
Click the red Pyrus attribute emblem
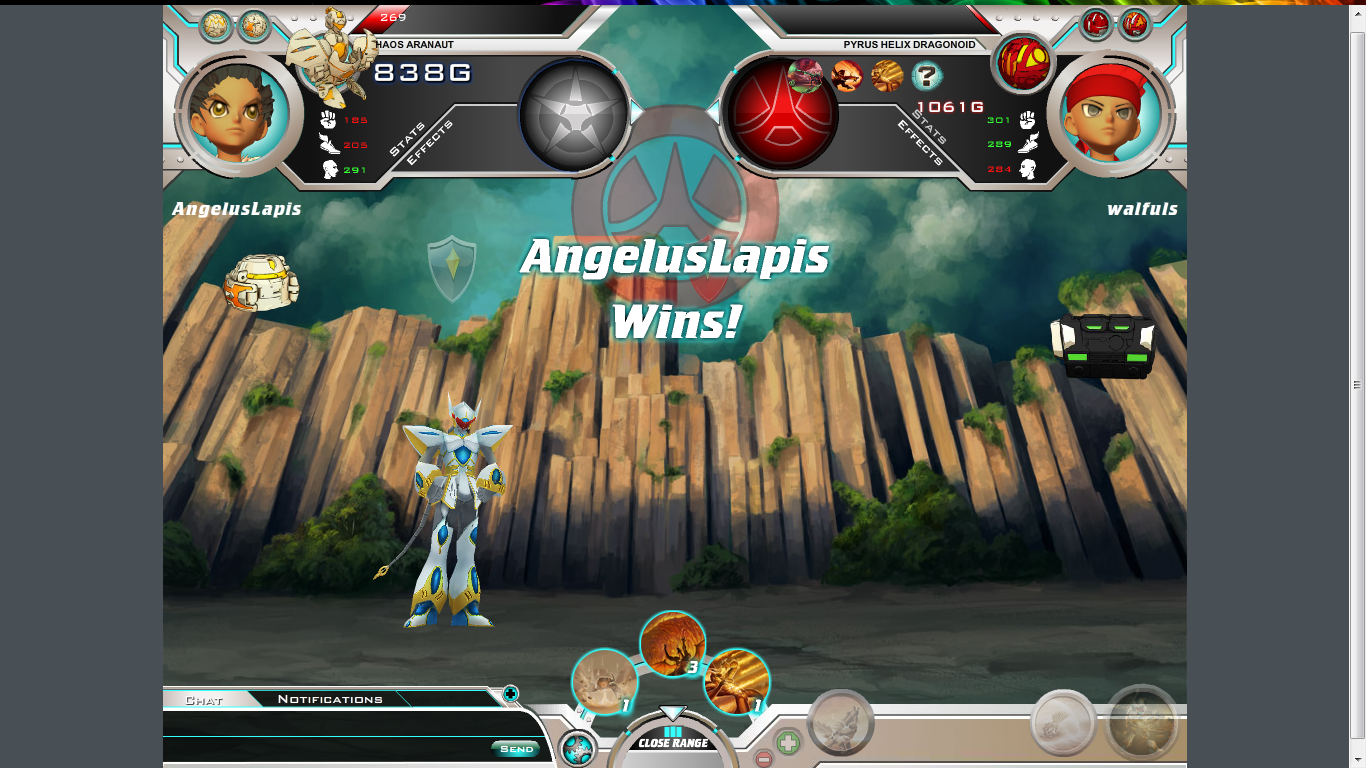click(x=782, y=114)
